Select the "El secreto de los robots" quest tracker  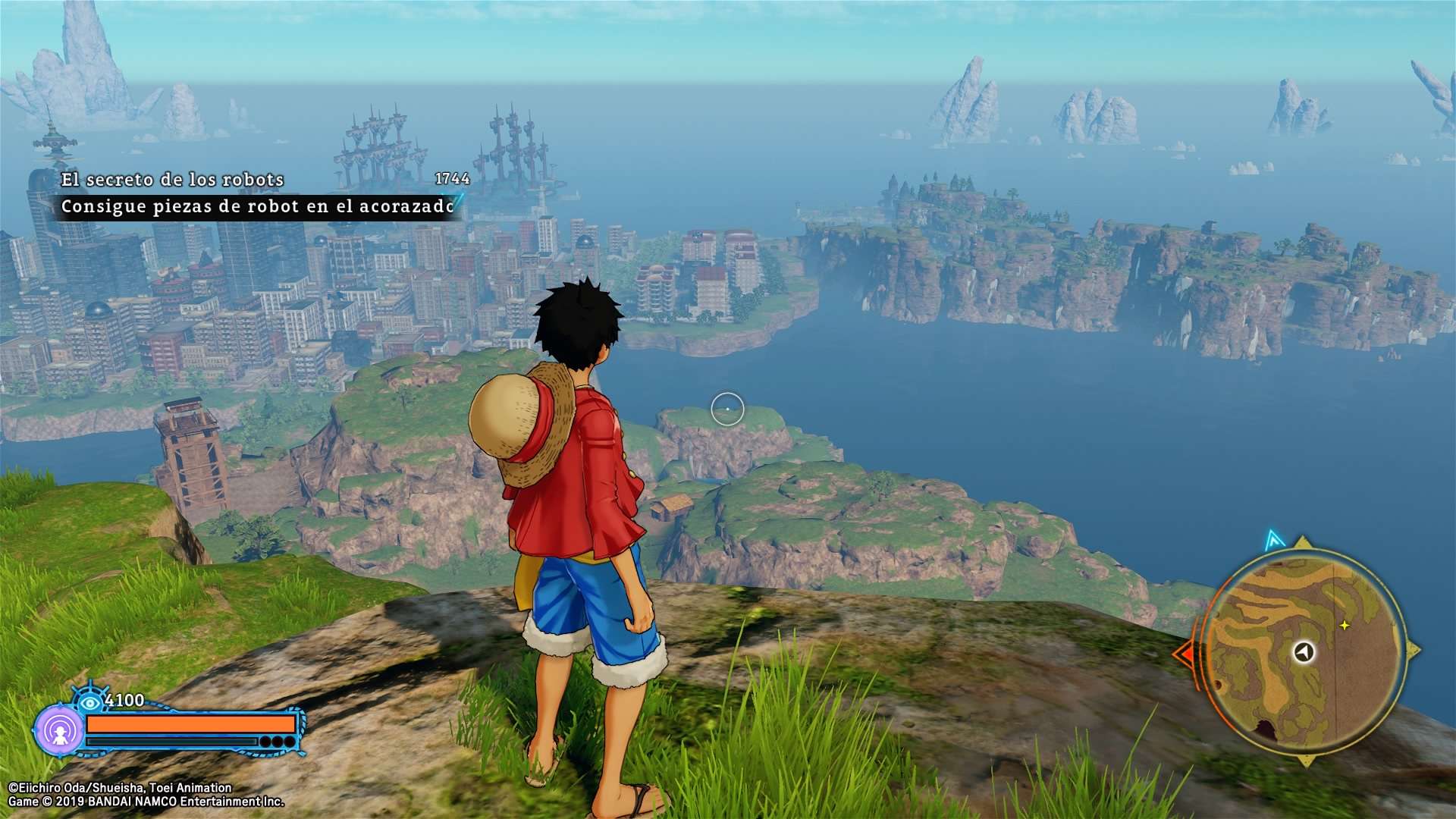tap(173, 180)
